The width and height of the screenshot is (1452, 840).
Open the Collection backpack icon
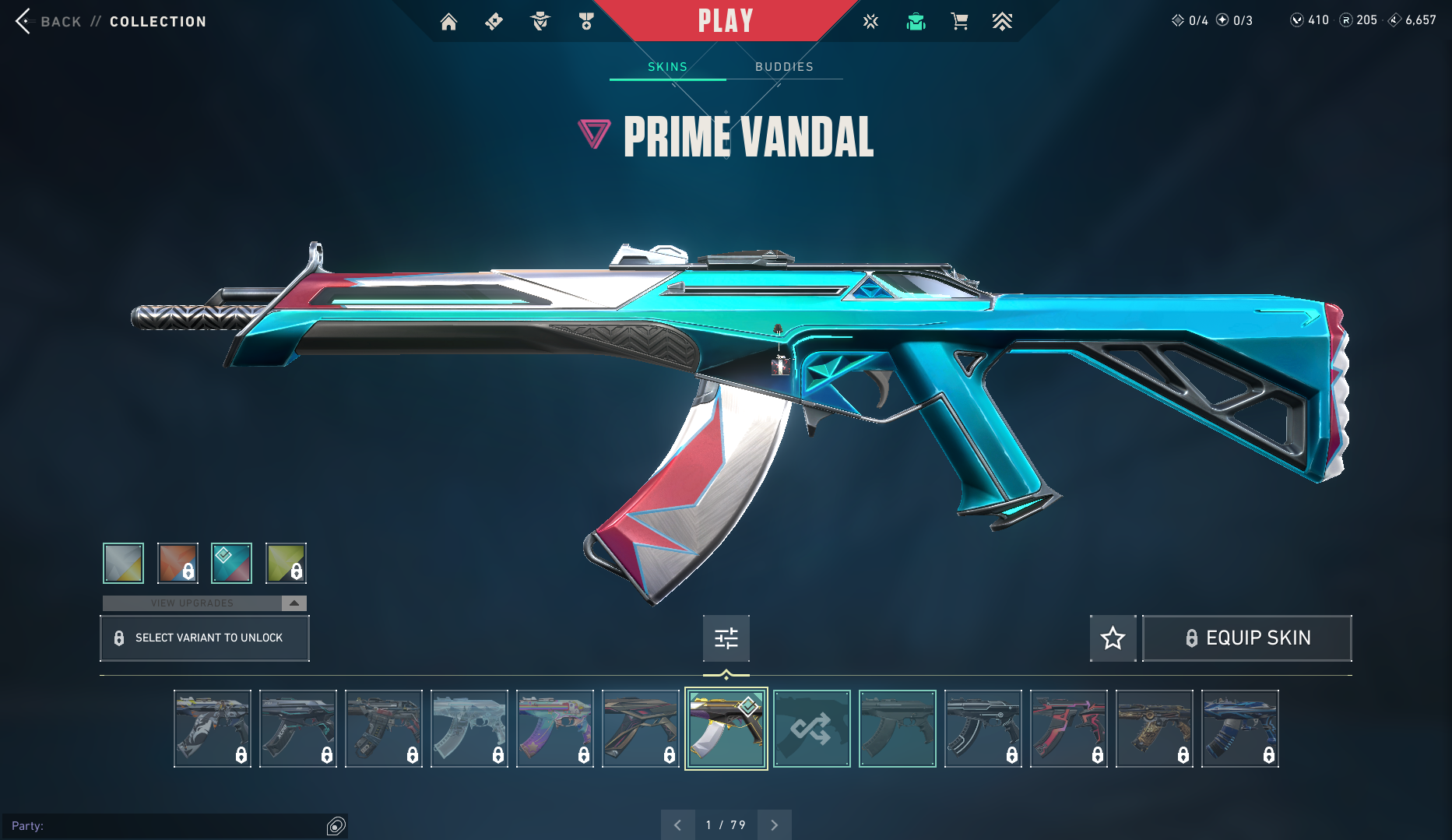[x=916, y=21]
